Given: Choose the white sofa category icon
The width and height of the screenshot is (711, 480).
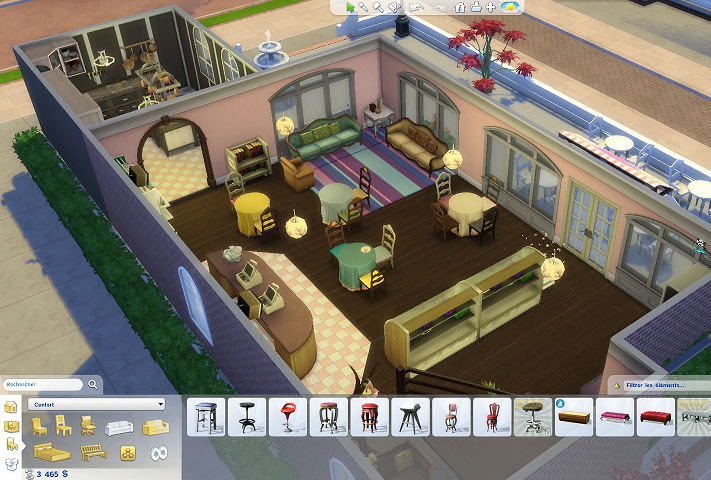Looking at the screenshot, I should pos(120,427).
